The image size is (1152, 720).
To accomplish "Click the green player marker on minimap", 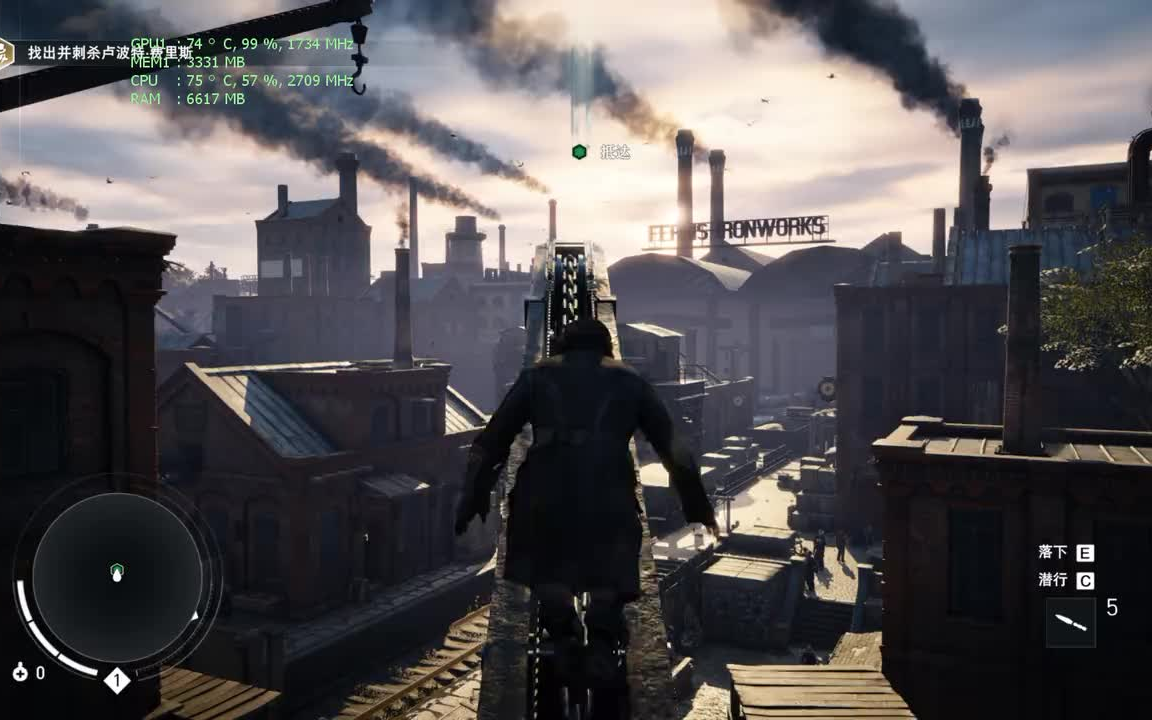I will tap(117, 572).
